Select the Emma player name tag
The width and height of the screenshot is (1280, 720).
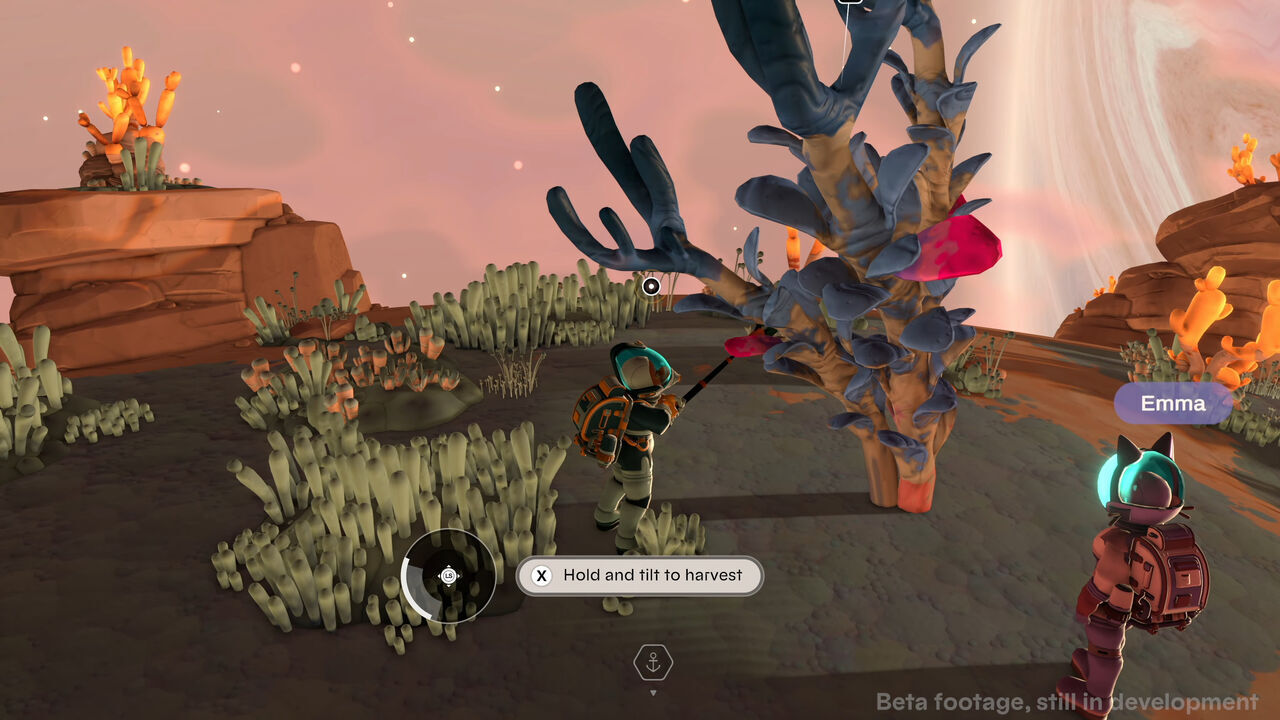coord(1173,404)
